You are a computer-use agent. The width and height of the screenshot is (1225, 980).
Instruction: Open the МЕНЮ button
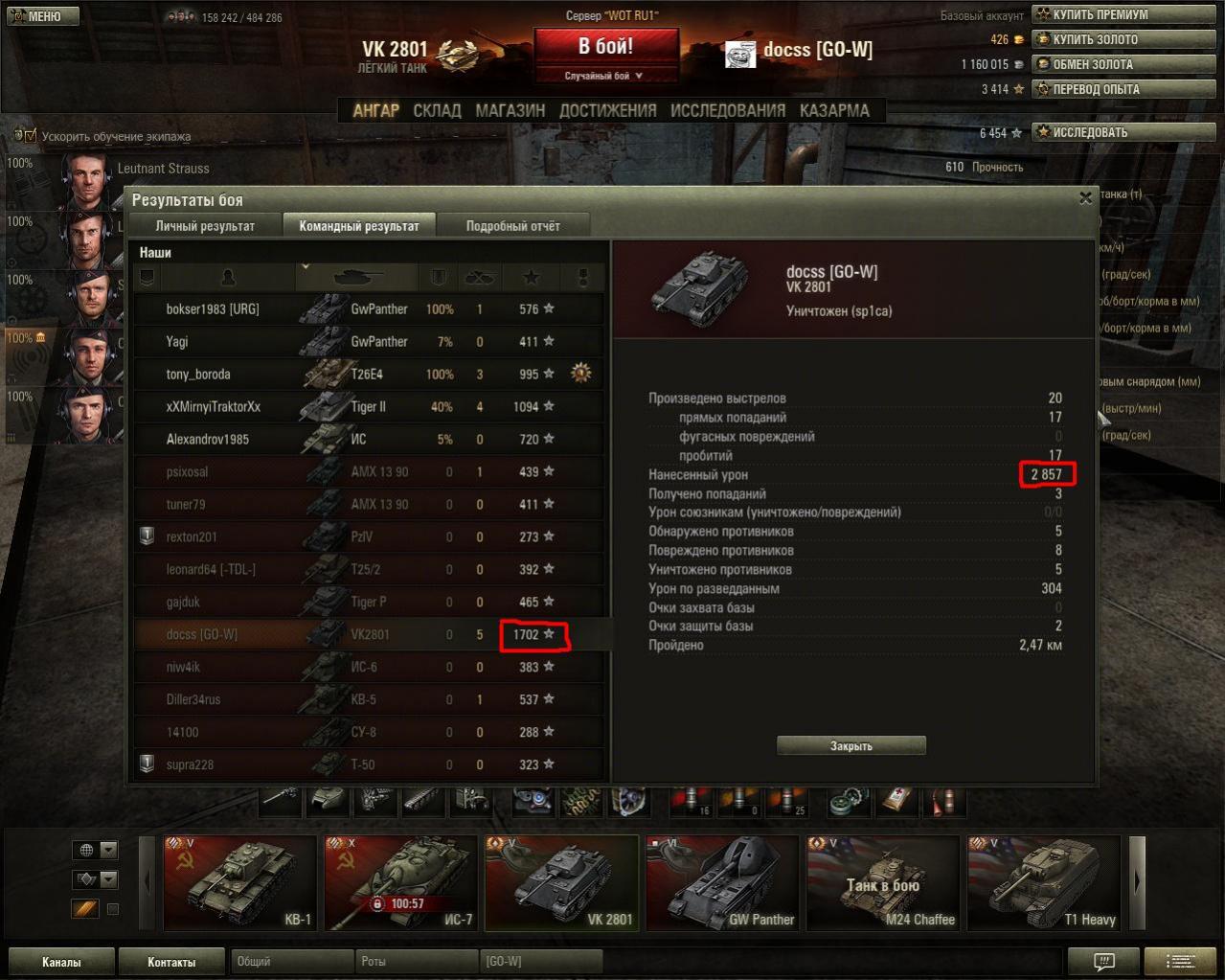click(39, 16)
